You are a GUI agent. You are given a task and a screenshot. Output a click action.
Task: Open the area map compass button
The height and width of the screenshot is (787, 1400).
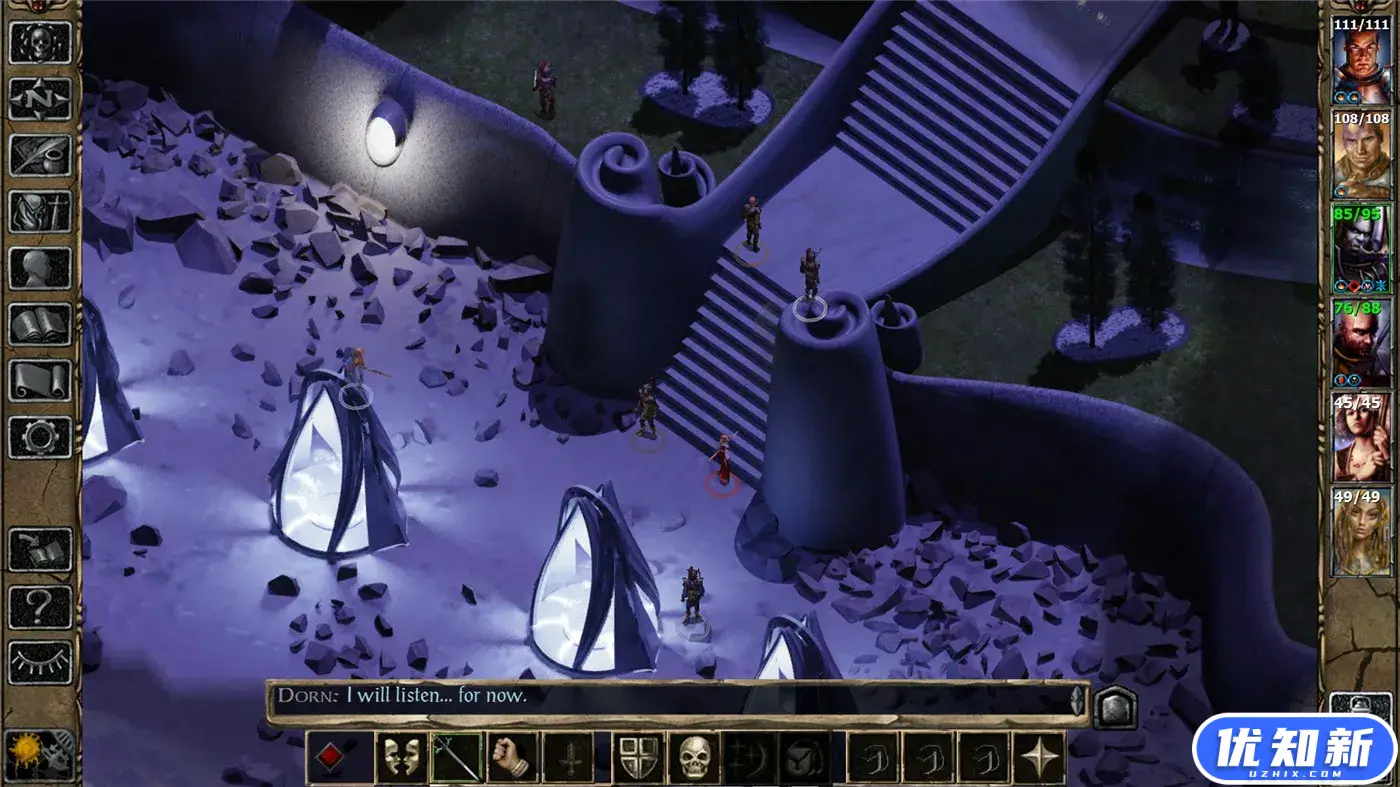(40, 98)
